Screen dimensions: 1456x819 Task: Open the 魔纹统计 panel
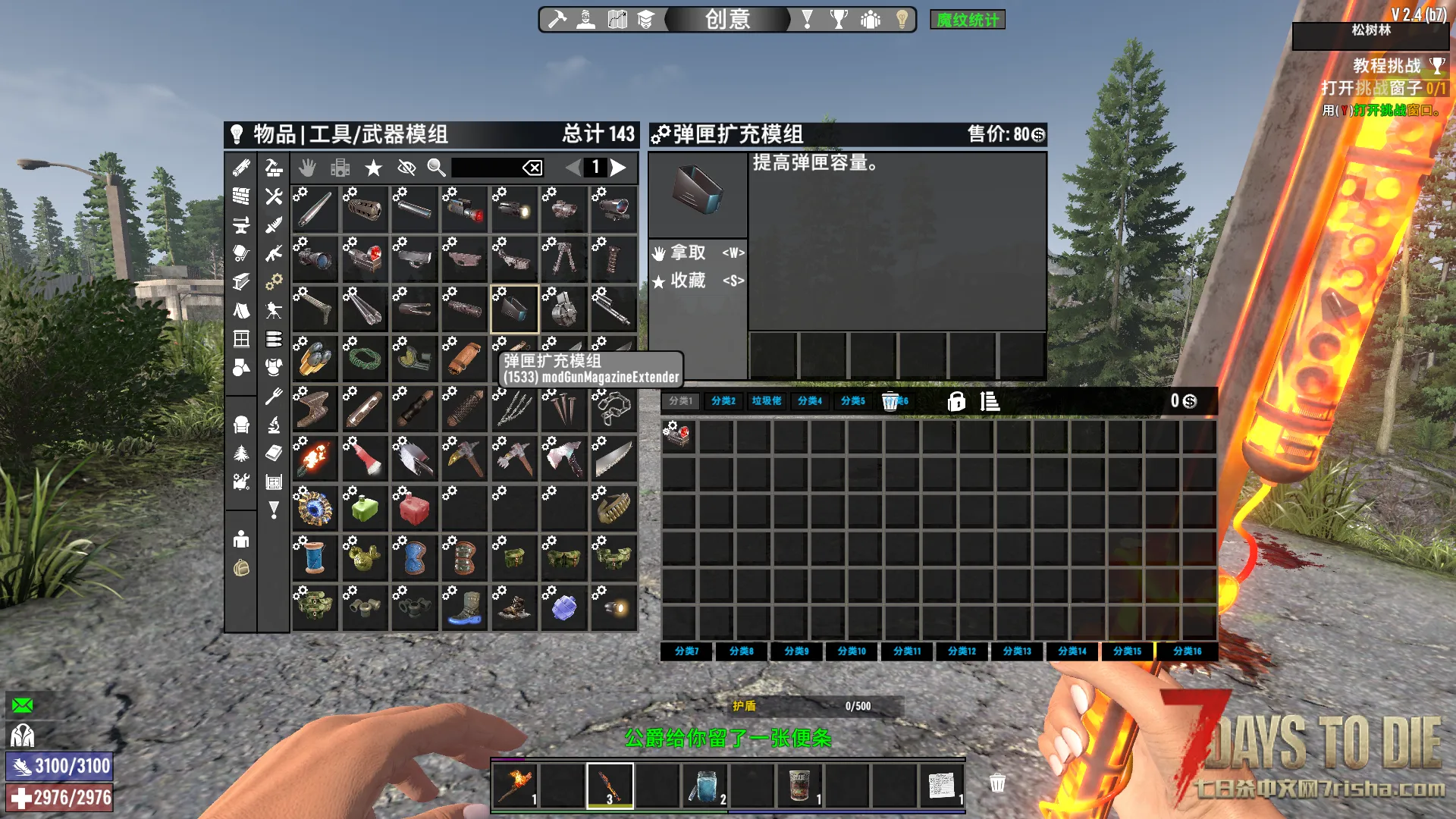tap(967, 20)
